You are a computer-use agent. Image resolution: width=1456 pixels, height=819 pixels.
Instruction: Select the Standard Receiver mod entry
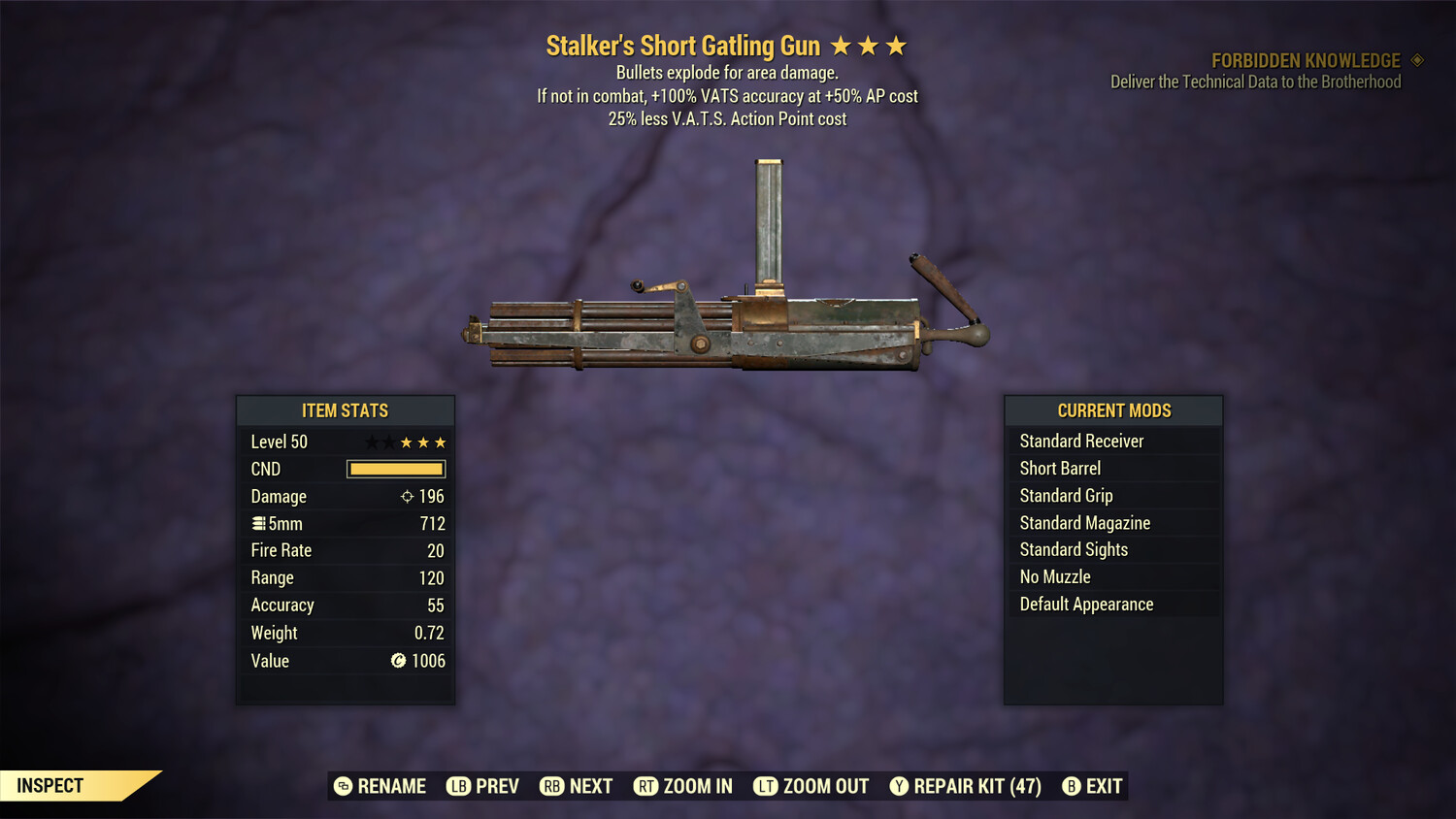1081,441
